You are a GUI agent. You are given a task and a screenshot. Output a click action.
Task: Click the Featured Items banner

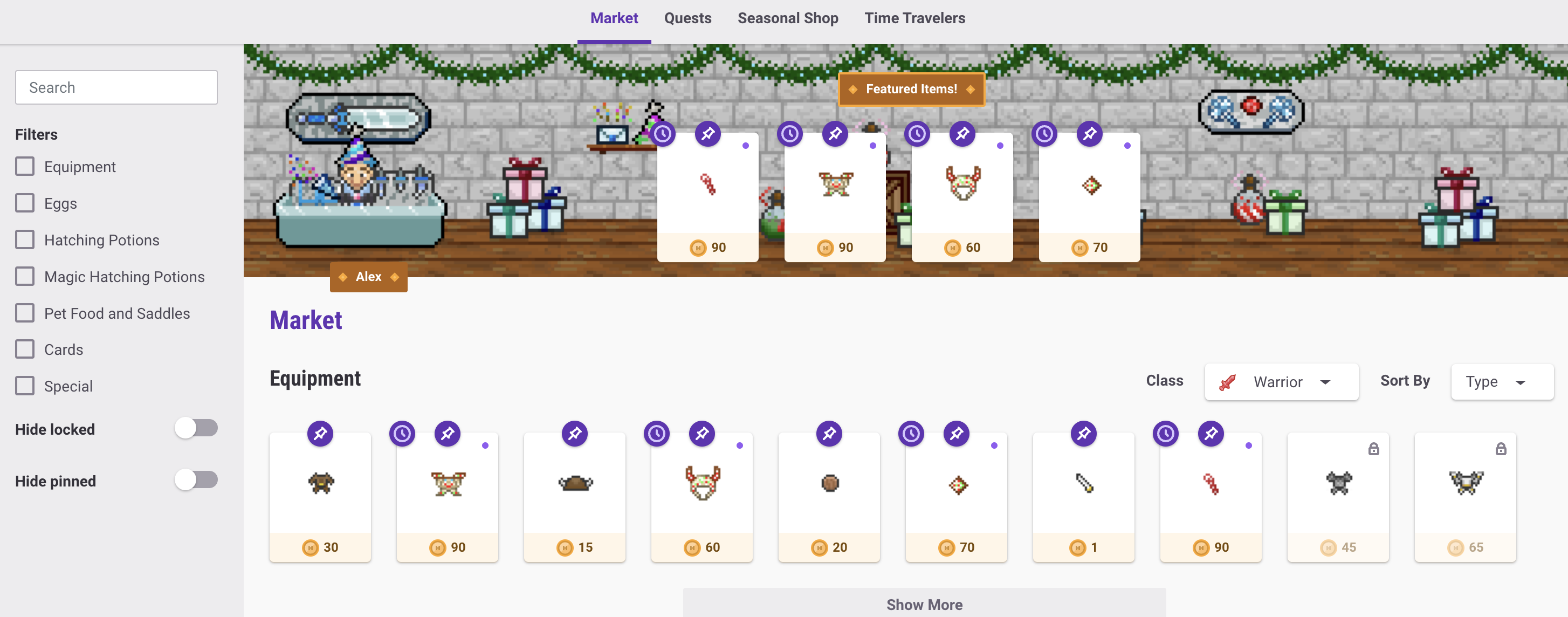click(911, 89)
